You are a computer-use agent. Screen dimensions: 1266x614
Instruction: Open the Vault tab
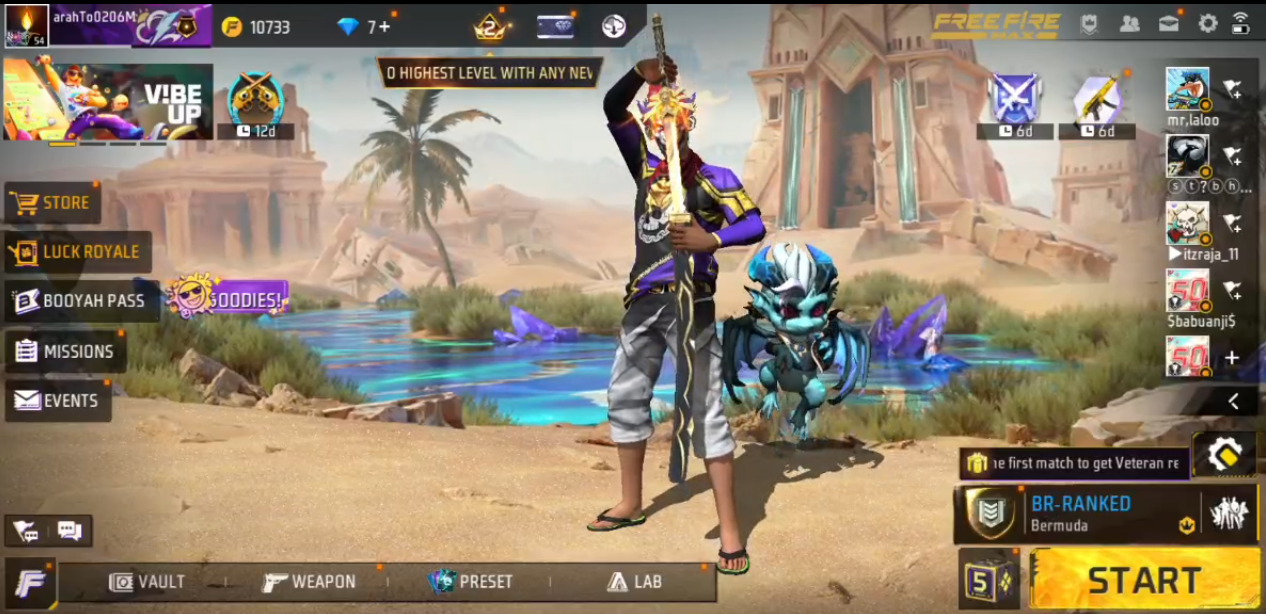click(148, 582)
